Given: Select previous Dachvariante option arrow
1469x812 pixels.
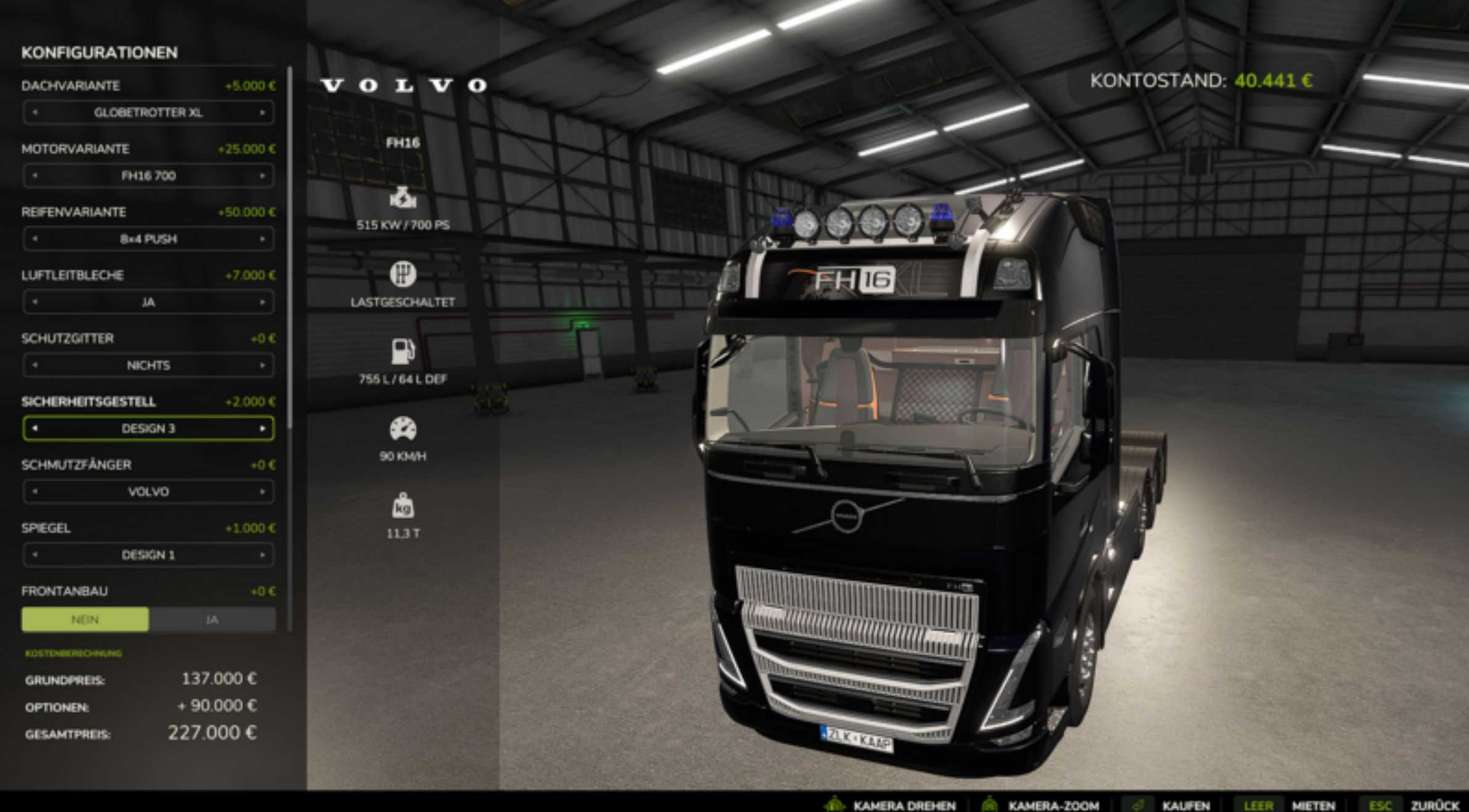Looking at the screenshot, I should (35, 113).
